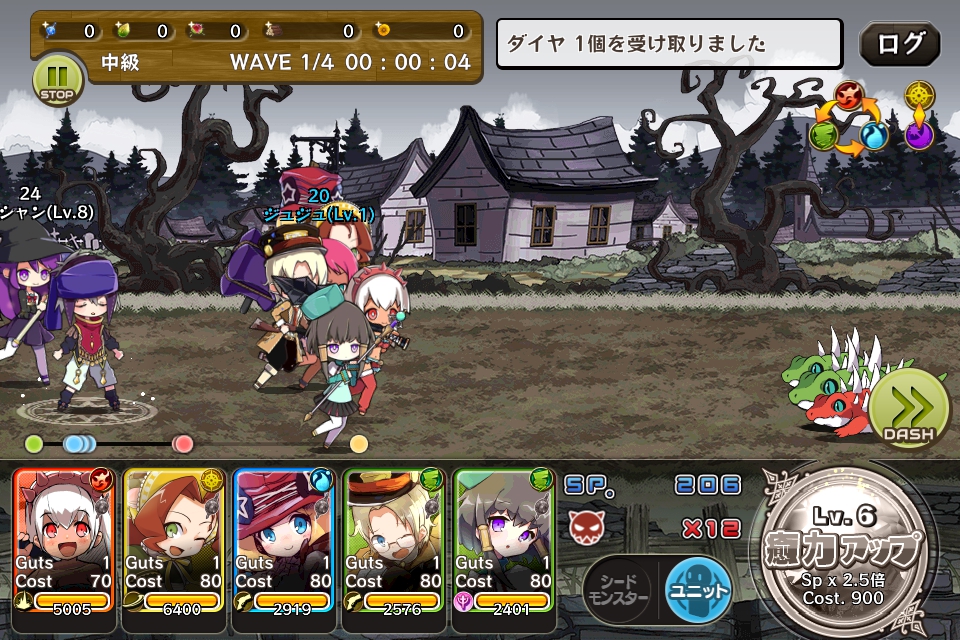Select the blue-eyed top hat unit card
The width and height of the screenshot is (960, 640).
point(285,540)
